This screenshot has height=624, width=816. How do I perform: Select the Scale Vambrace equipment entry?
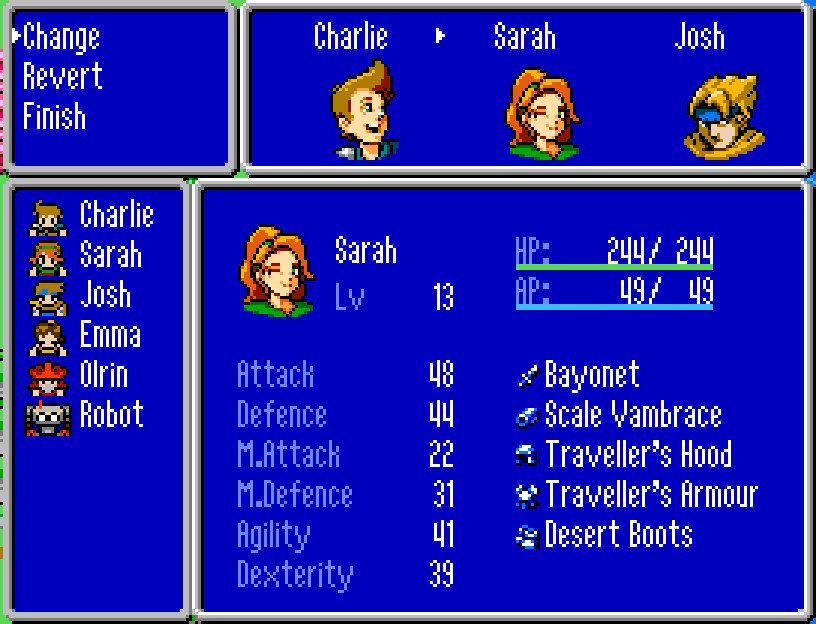632,415
